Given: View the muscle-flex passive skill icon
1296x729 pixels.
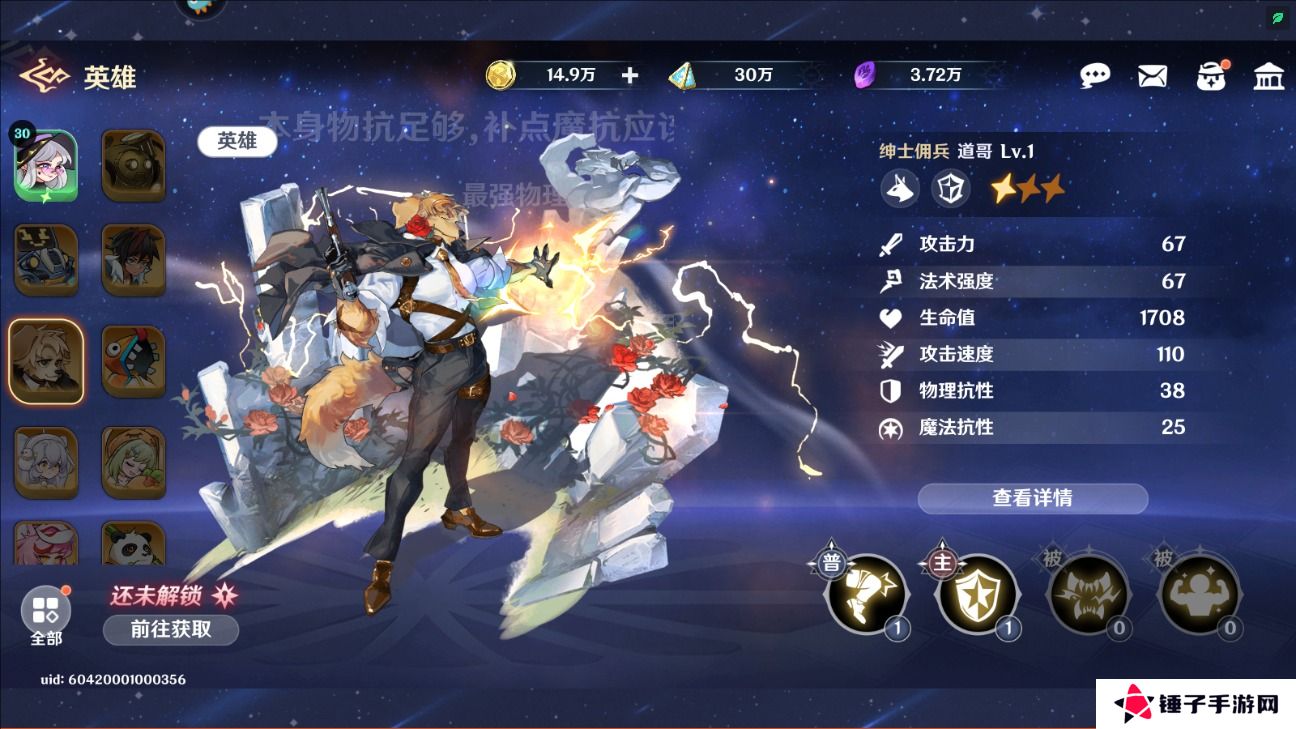Looking at the screenshot, I should (x=1199, y=595).
